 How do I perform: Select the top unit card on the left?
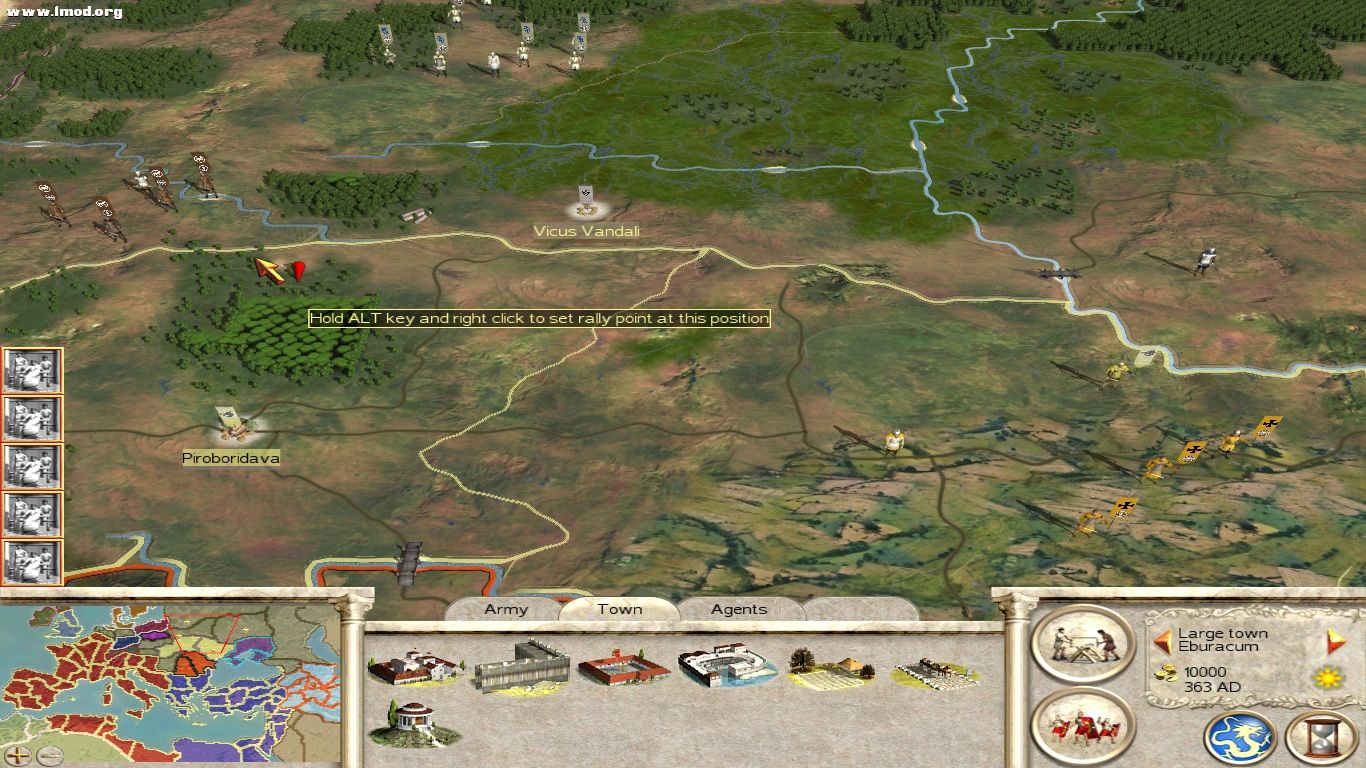33,370
